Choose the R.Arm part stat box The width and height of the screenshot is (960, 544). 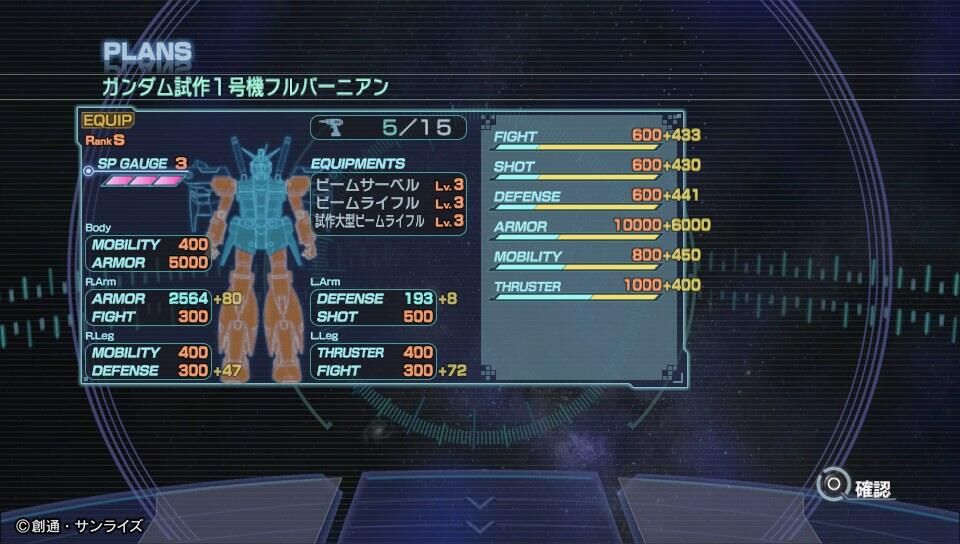click(149, 308)
